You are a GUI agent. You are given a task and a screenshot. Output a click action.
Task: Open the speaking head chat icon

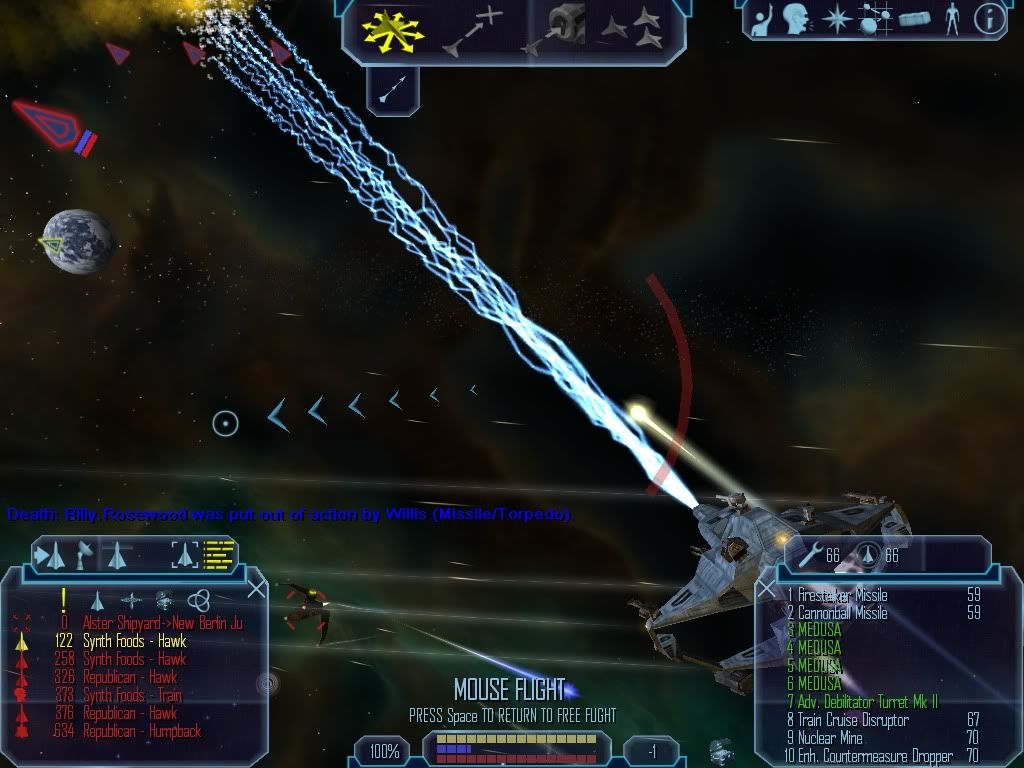(796, 18)
